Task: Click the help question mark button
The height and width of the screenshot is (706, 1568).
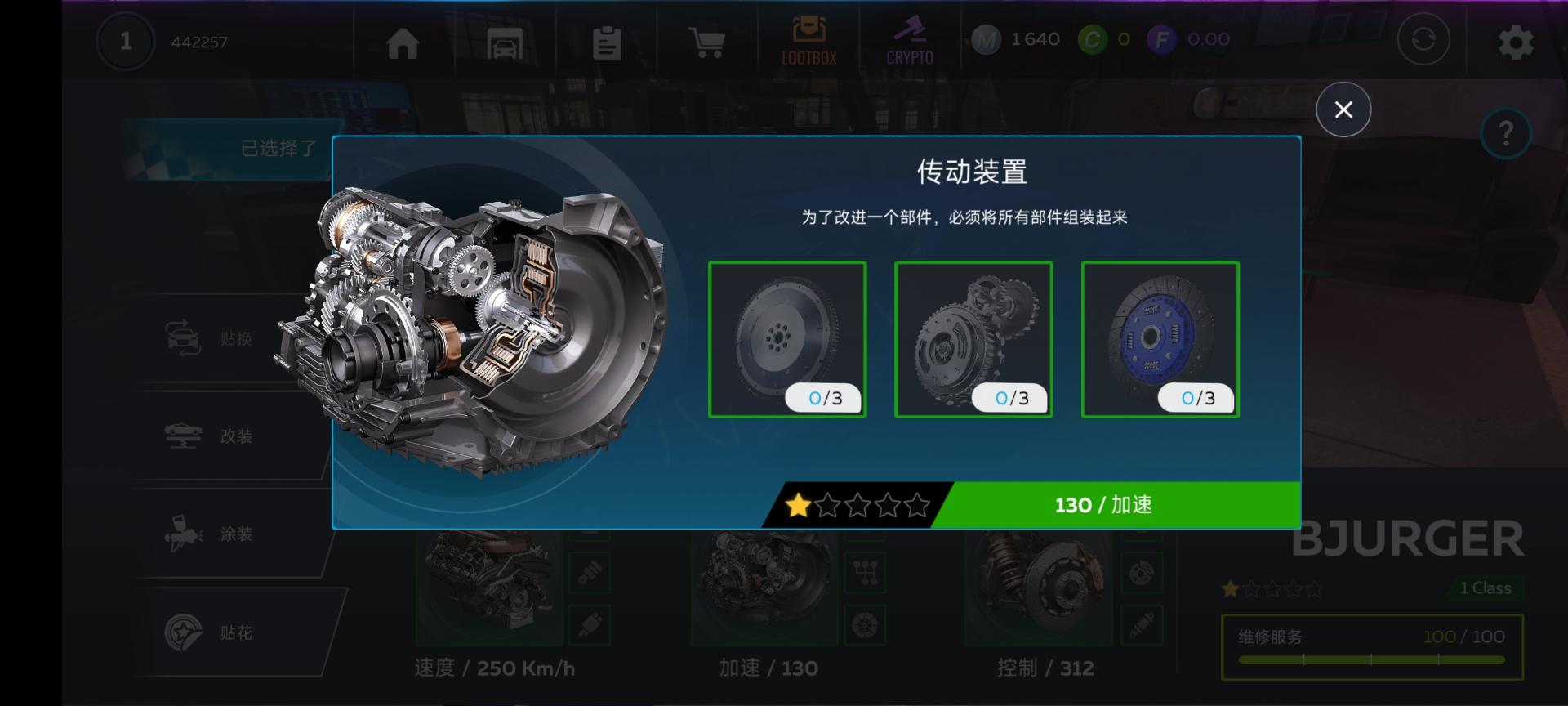Action: (1506, 135)
